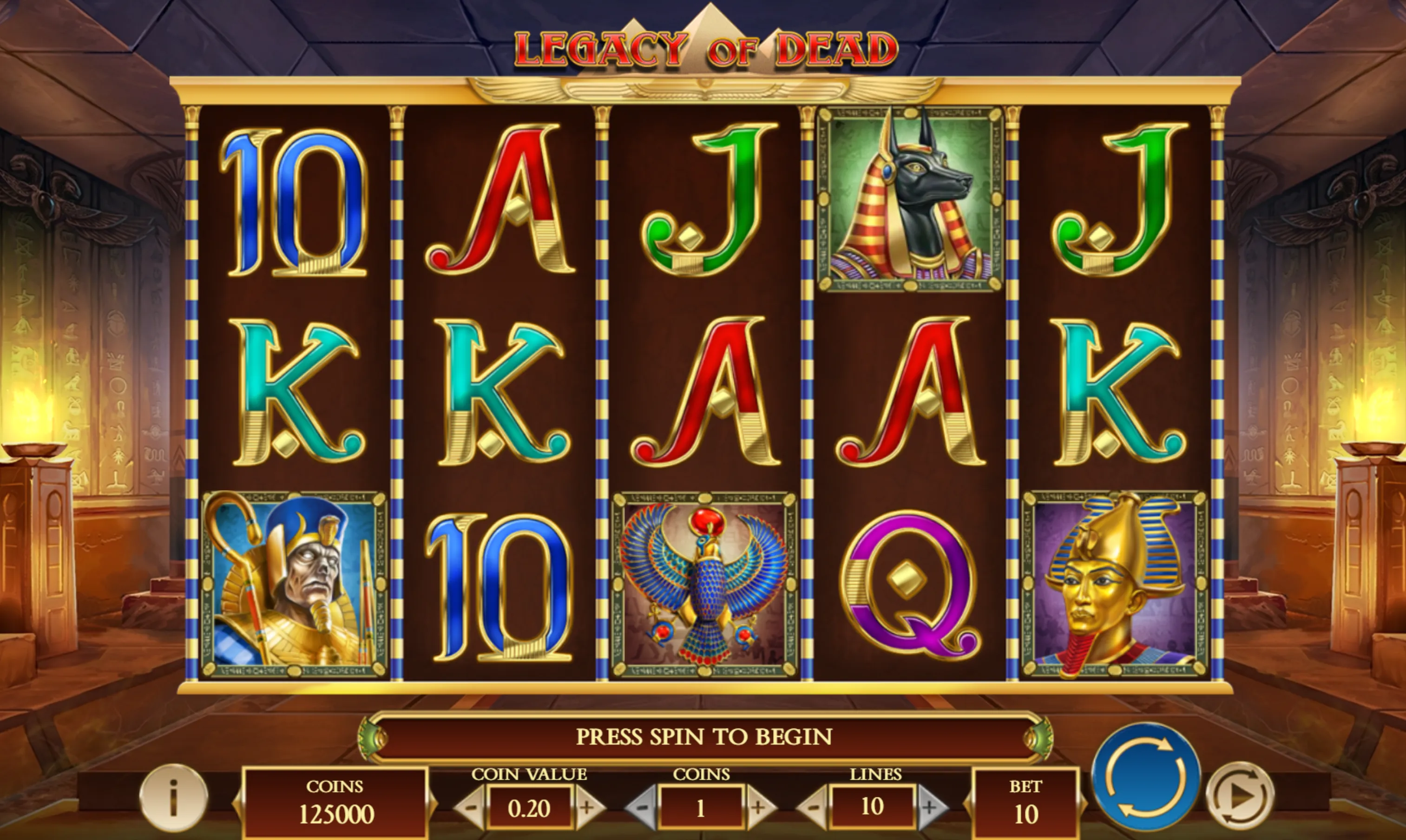This screenshot has height=840, width=1406.
Task: Lower the number of coins
Action: click(x=643, y=807)
